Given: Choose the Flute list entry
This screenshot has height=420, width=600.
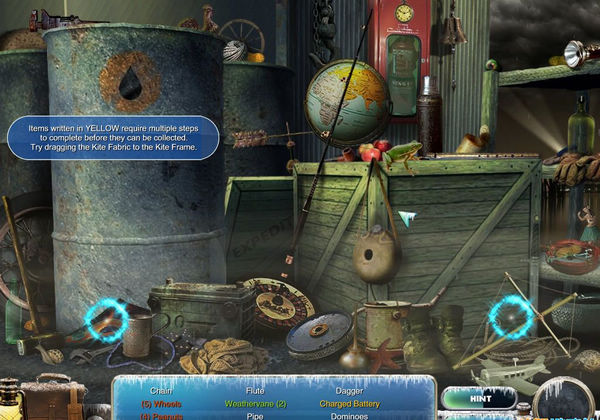Looking at the screenshot, I should click(x=258, y=389).
